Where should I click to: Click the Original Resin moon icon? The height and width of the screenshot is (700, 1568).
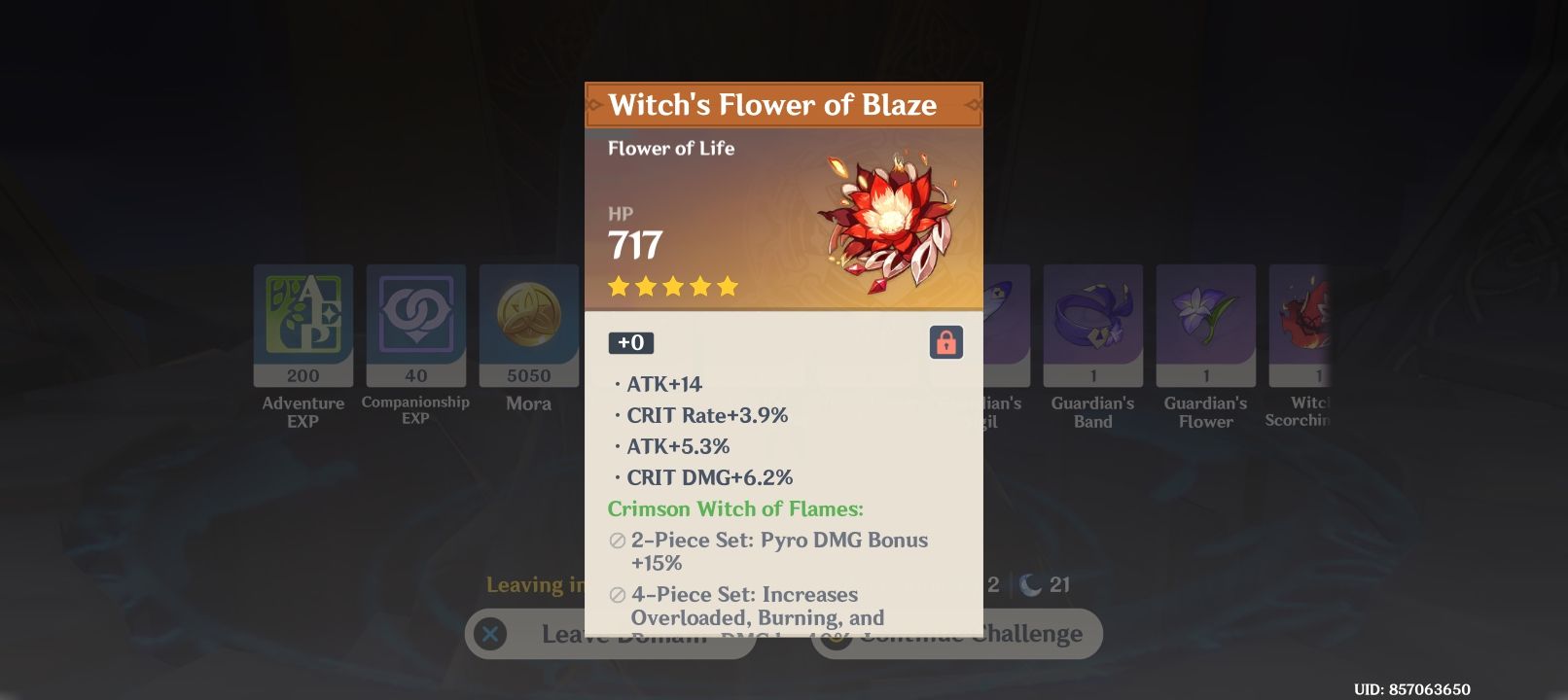tap(1028, 584)
